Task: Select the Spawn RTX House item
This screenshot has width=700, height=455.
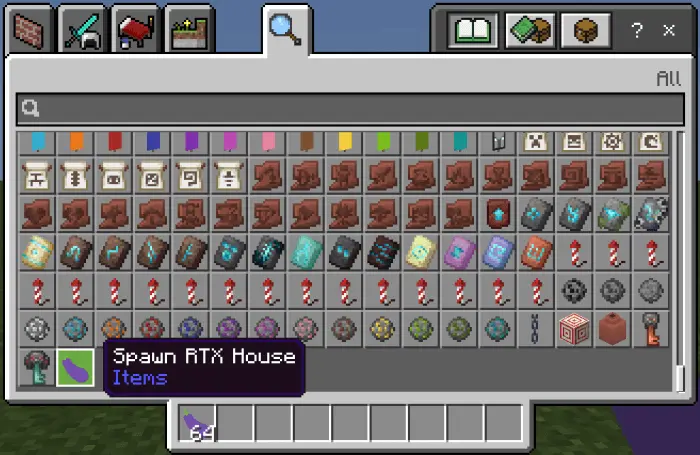Action: coord(75,368)
